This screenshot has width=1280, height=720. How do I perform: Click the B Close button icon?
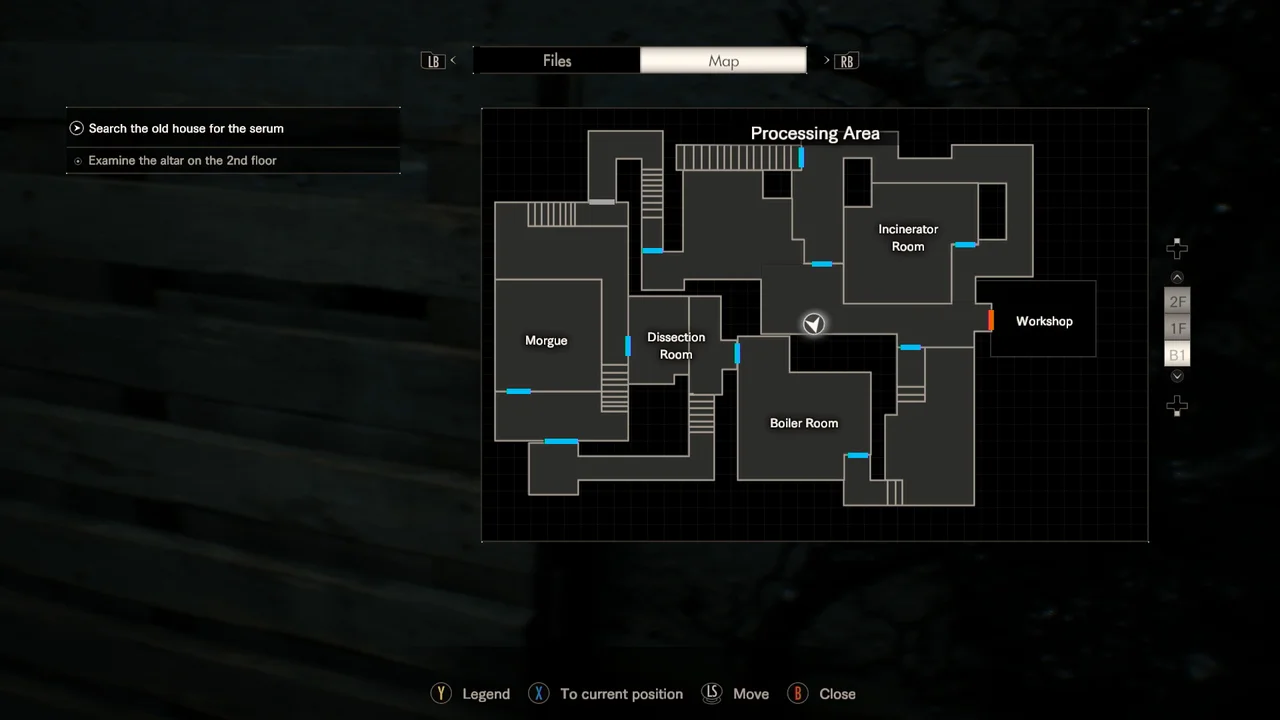point(797,693)
